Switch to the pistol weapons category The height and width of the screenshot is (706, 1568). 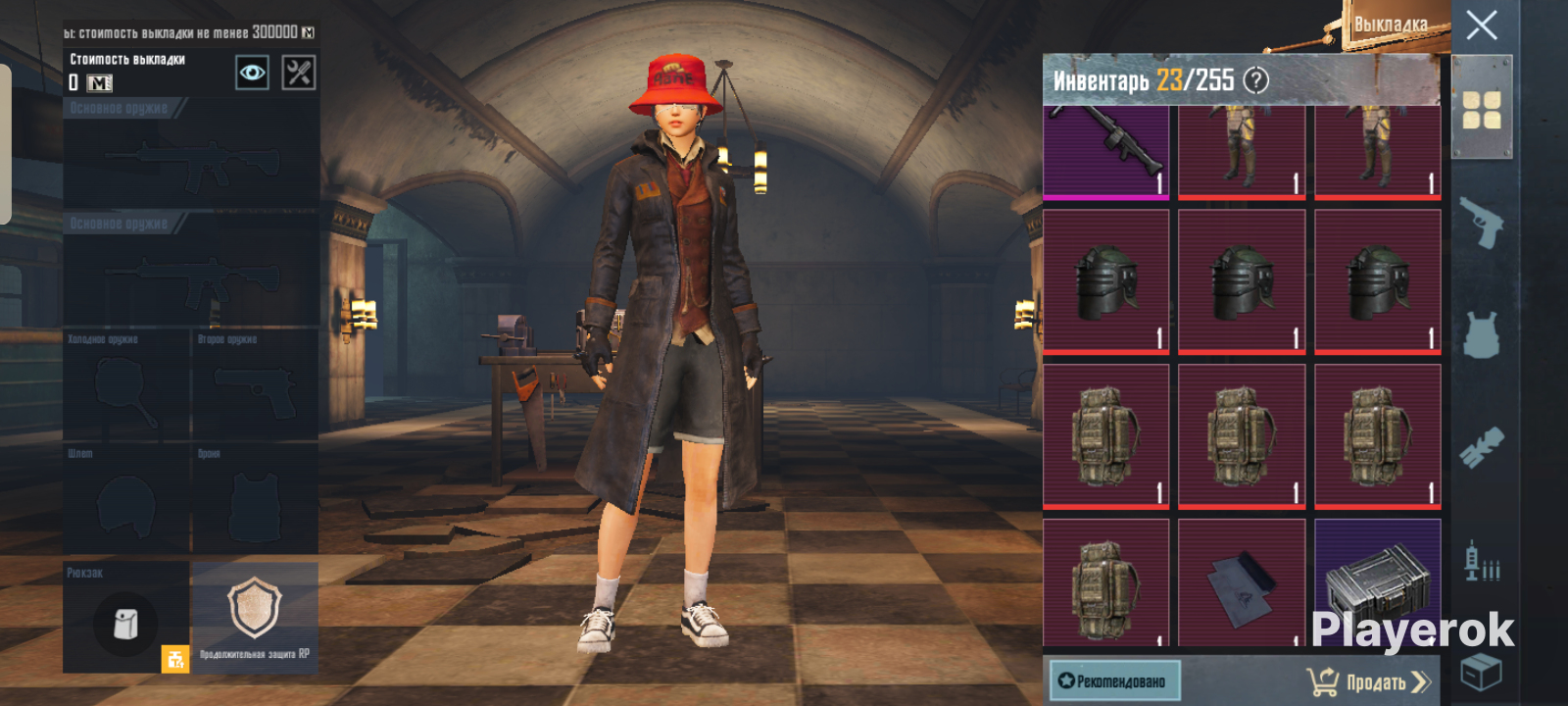click(x=1481, y=225)
